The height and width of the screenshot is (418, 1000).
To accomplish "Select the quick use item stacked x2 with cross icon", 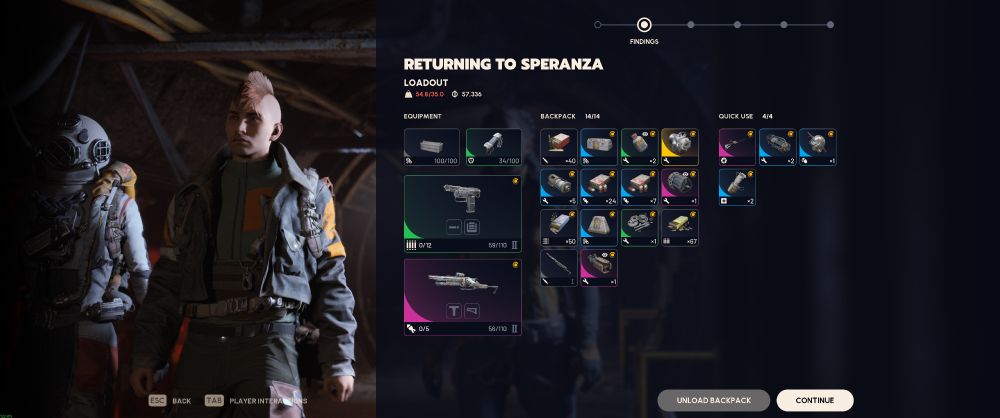I will [x=737, y=187].
